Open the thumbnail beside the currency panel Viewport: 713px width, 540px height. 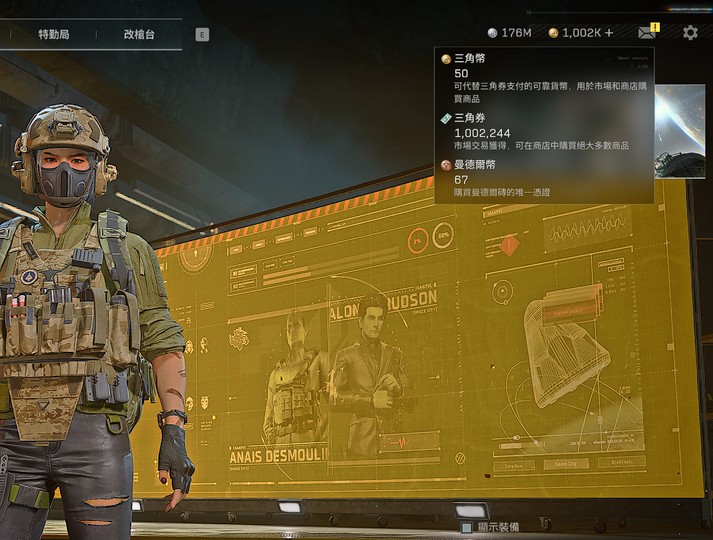pyautogui.click(x=684, y=130)
